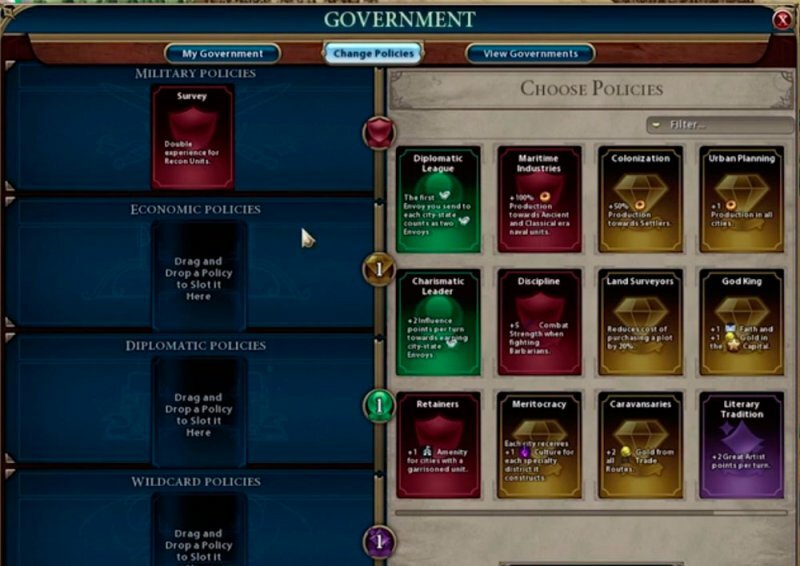Pick the Literary Tradition policy card
800x566 pixels.
[x=741, y=445]
